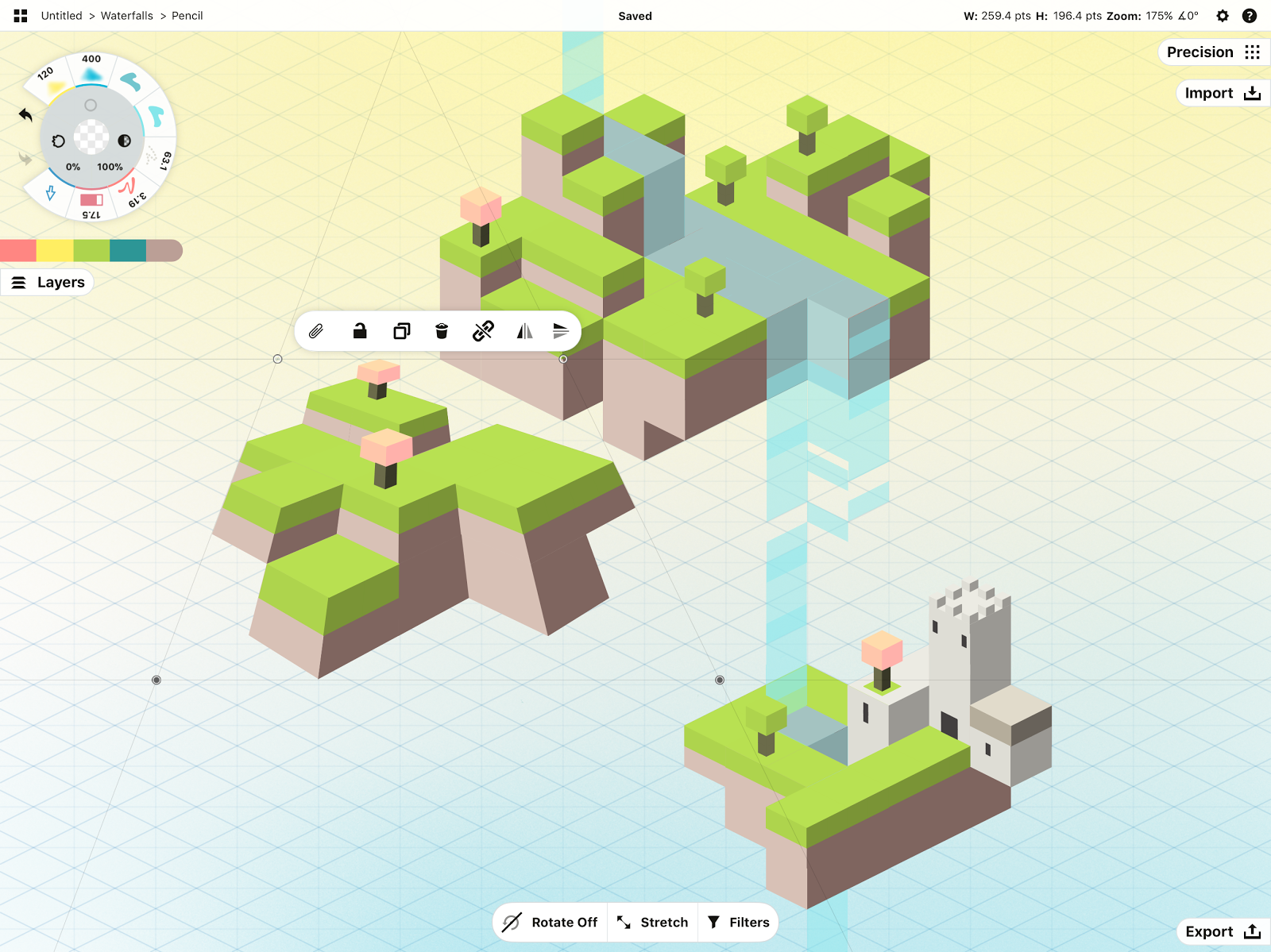The width and height of the screenshot is (1271, 952).
Task: Toggle the Precision menu
Action: (x=1213, y=52)
